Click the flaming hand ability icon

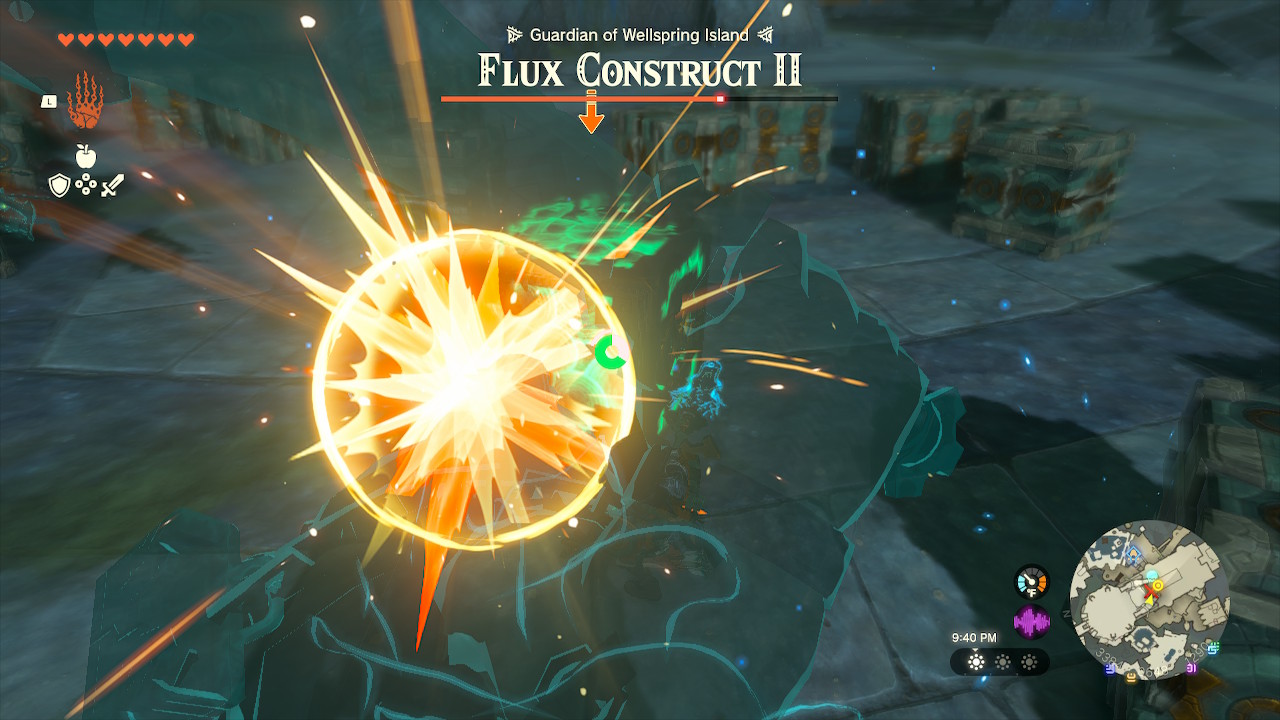[85, 100]
